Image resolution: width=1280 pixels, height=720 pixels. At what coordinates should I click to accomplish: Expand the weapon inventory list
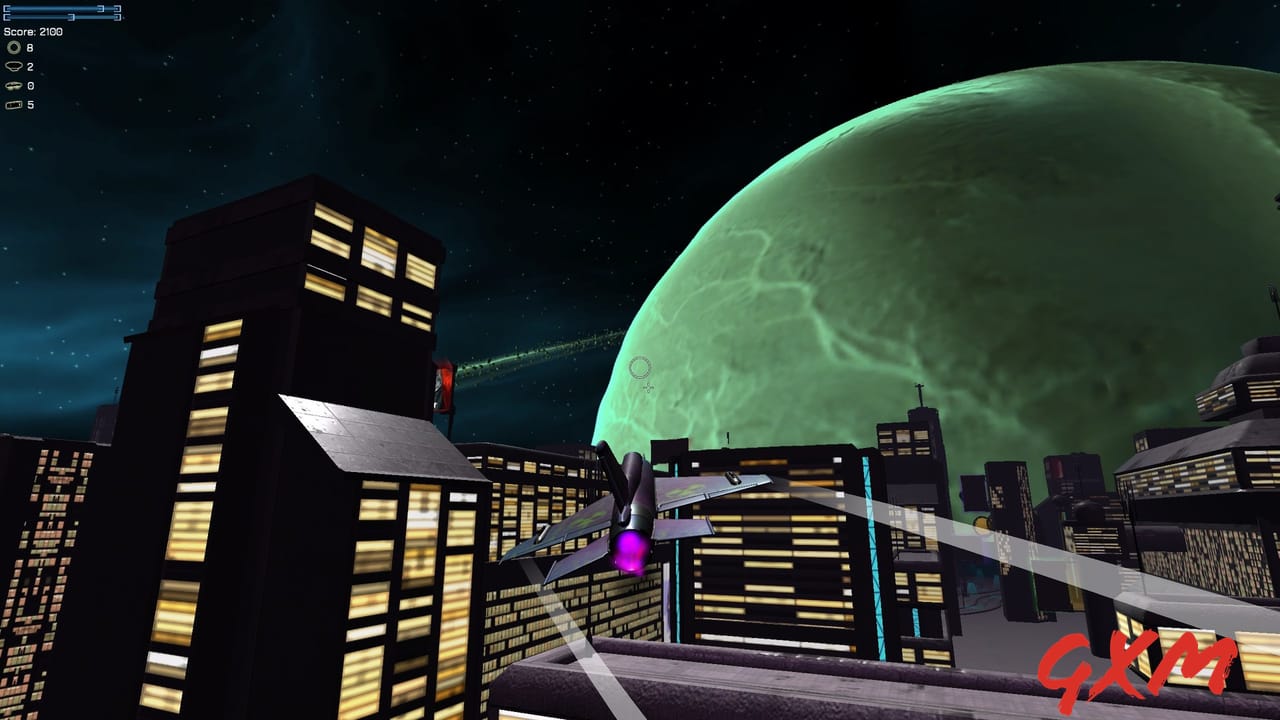(x=20, y=75)
